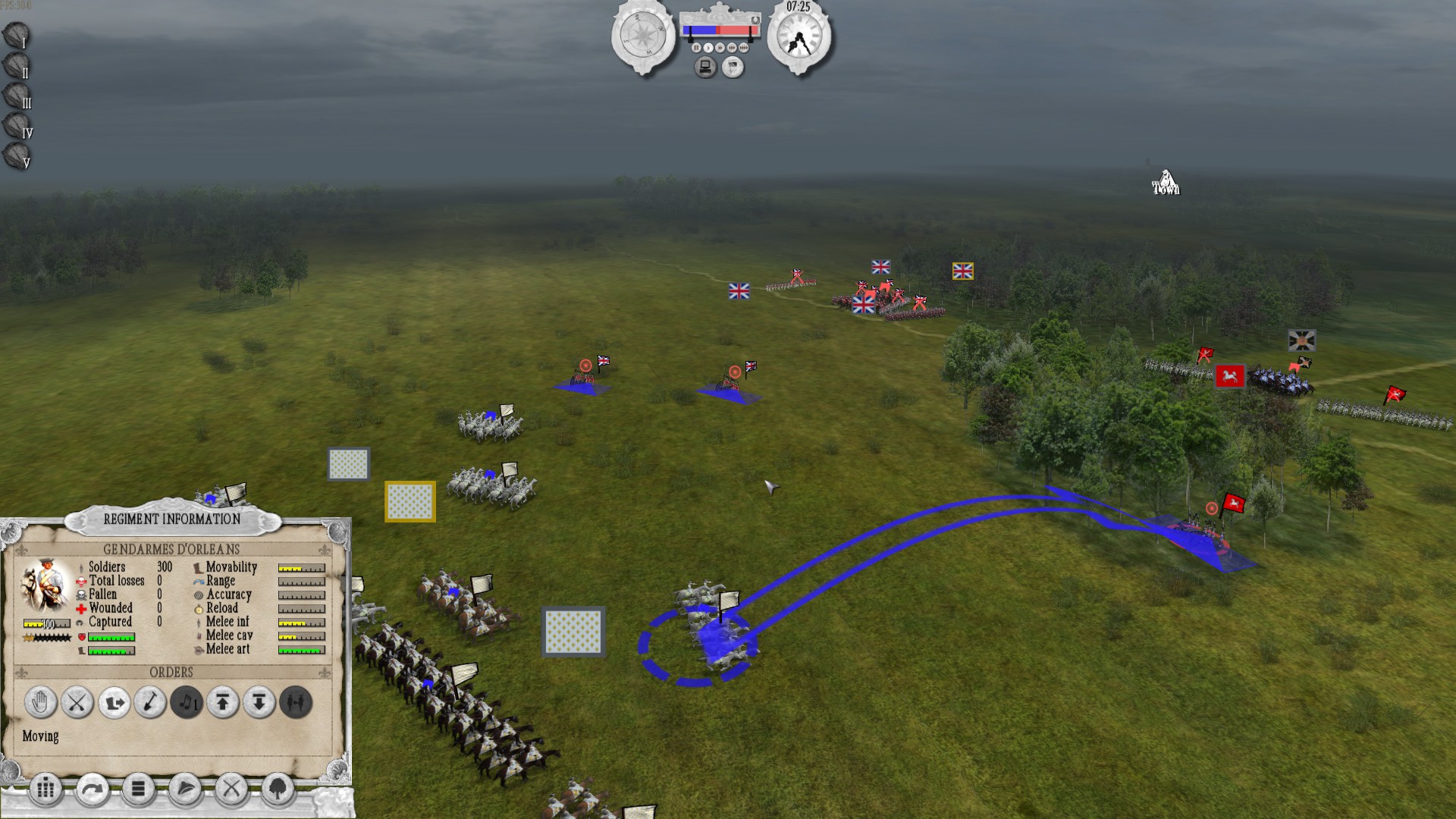The height and width of the screenshot is (819, 1456).
Task: Click the lower flag down-arrow order icon
Action: [259, 701]
